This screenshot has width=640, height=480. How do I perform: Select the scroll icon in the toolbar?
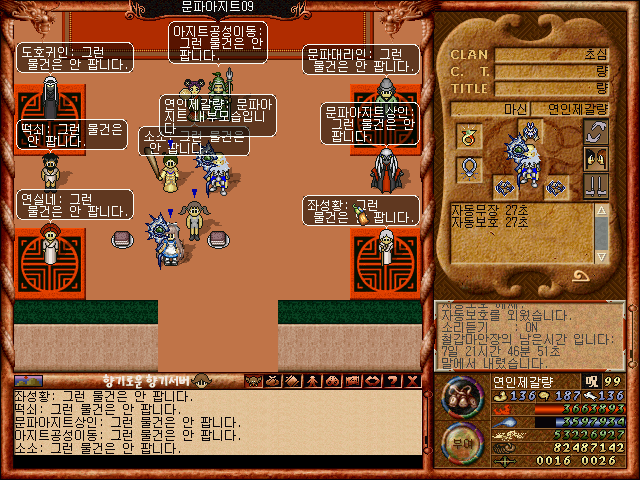[292, 380]
